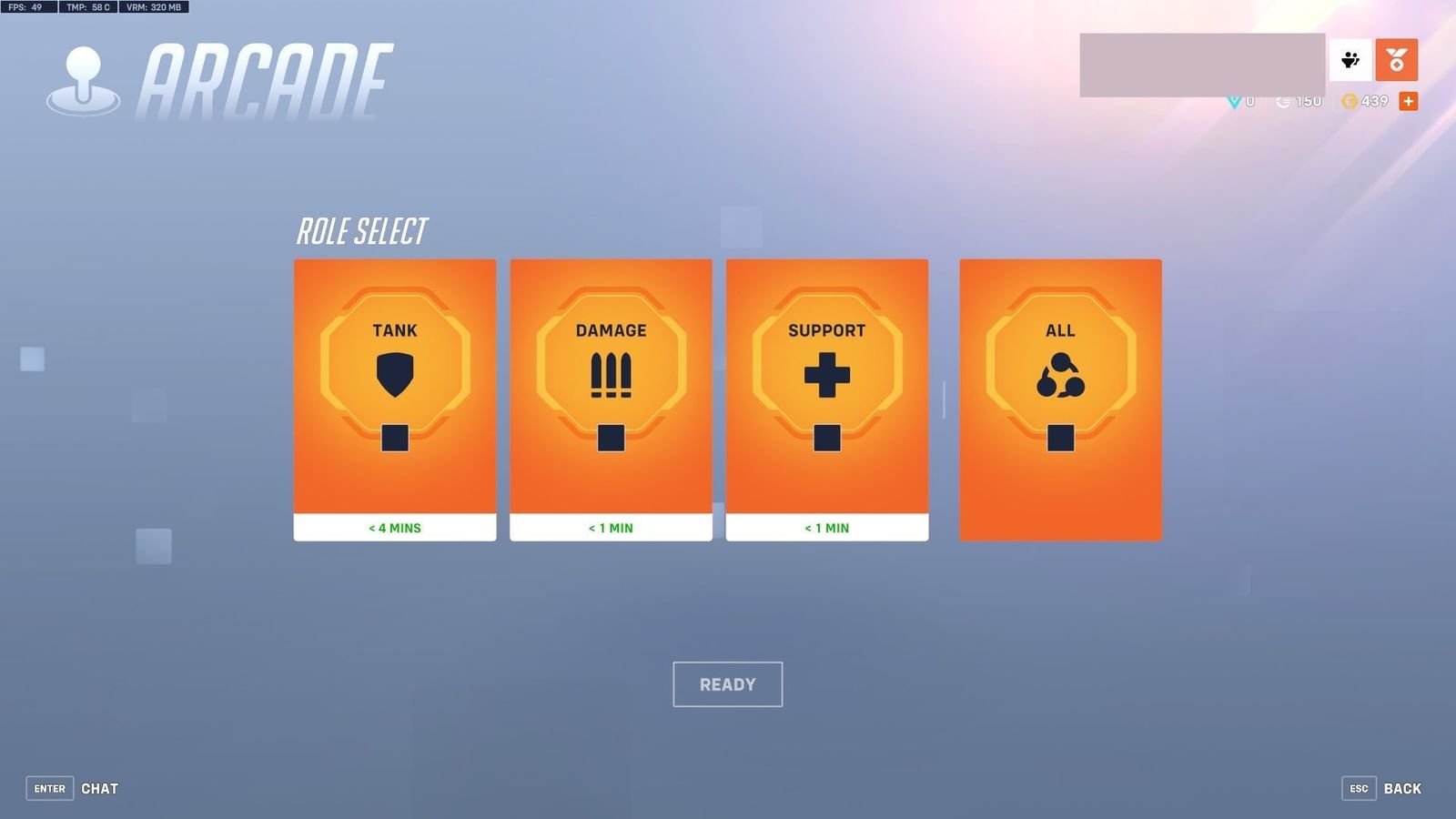Click the Damage card < 1 MIN bar
The image size is (1456, 819).
611,528
